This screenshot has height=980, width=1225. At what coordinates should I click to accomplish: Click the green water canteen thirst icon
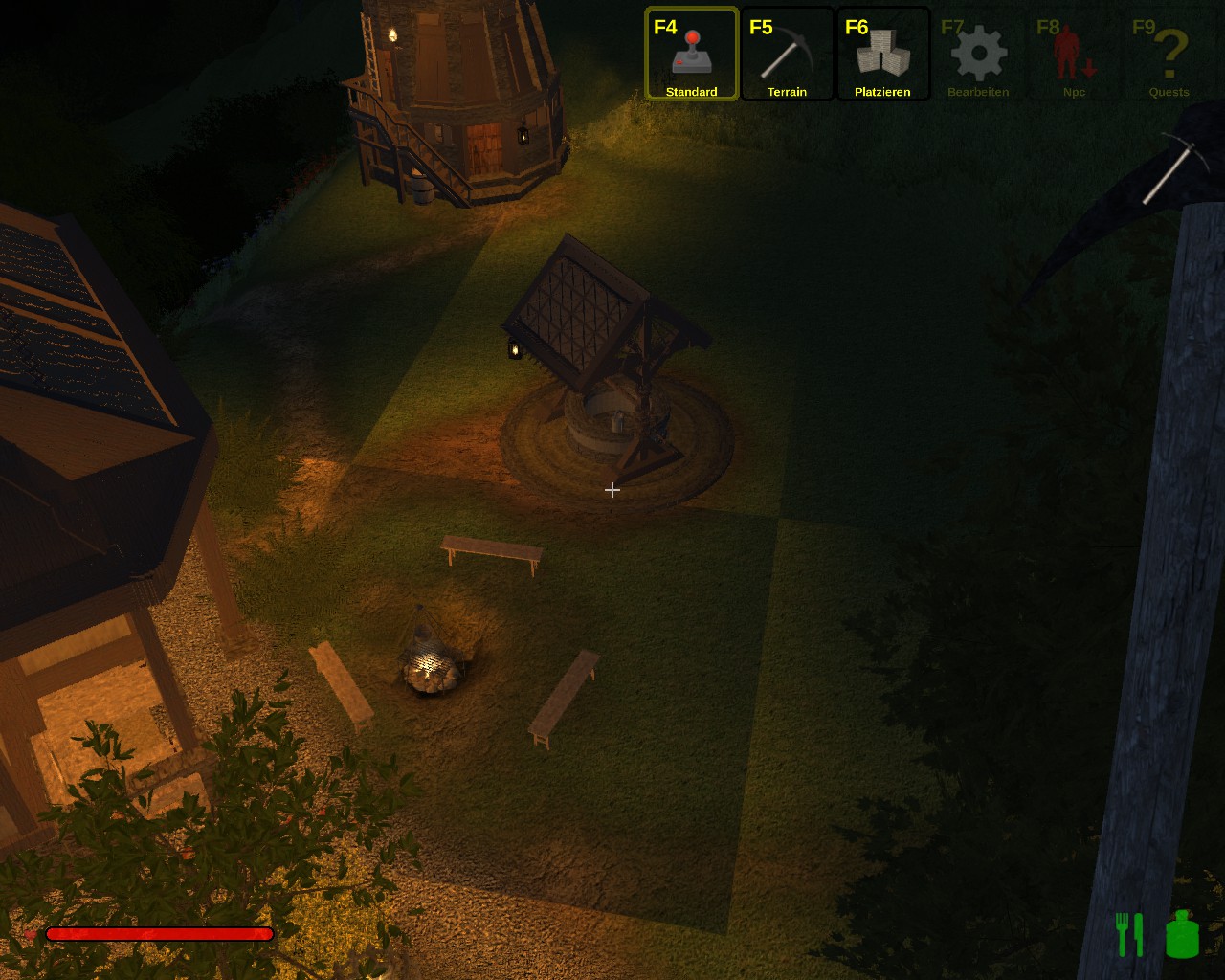click(1183, 934)
